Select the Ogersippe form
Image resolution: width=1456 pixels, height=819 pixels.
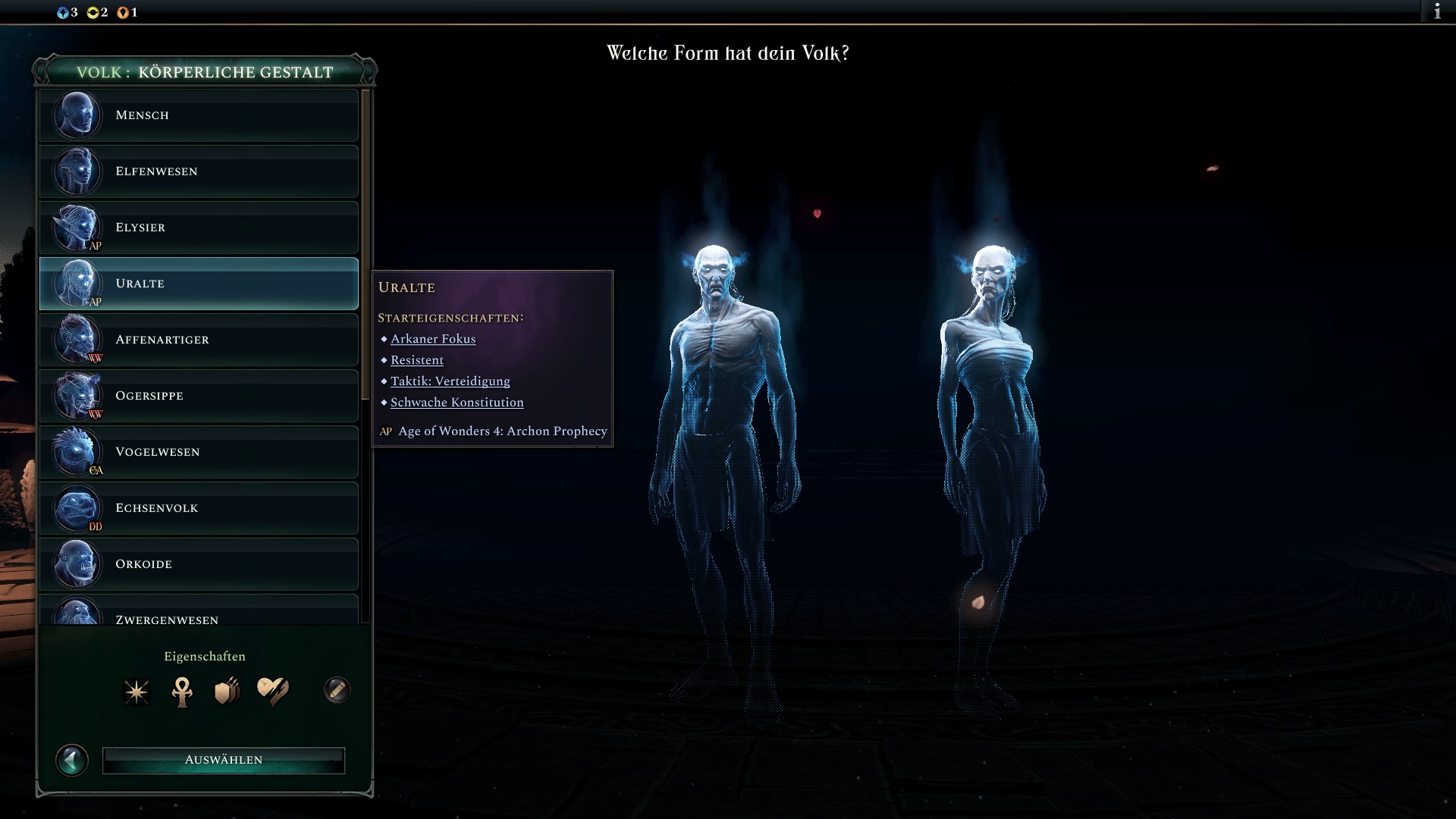[199, 396]
